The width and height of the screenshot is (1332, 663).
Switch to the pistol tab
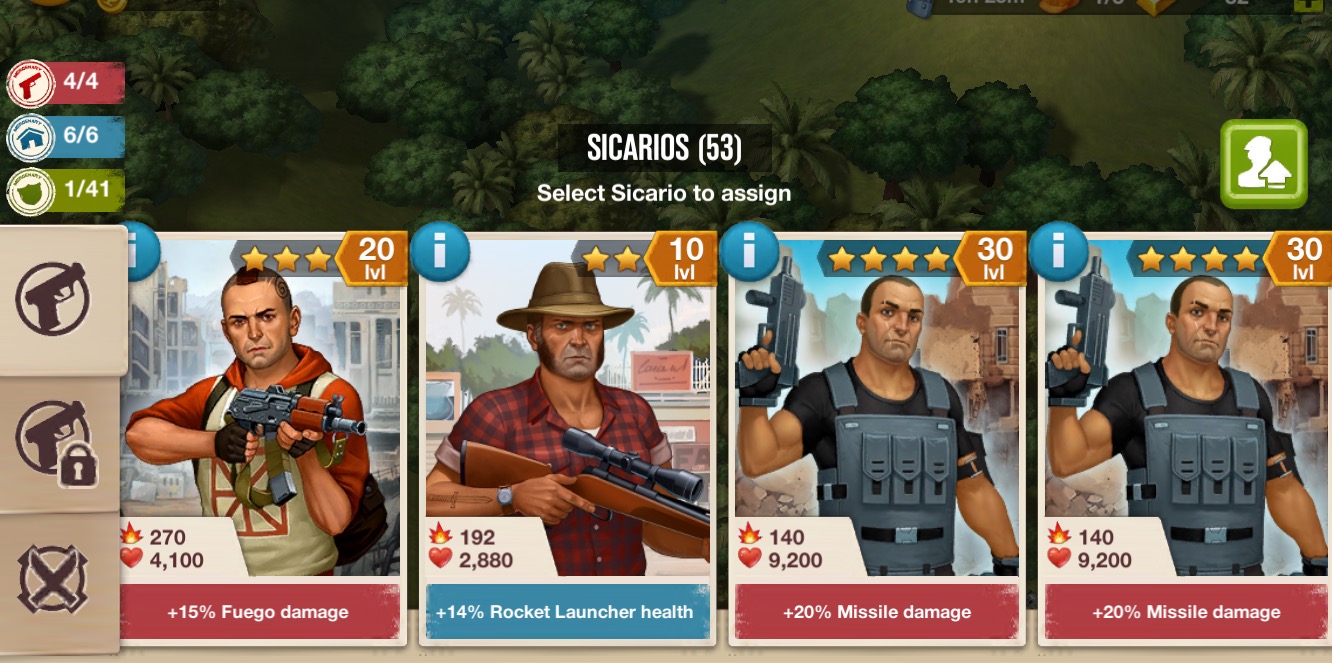[x=53, y=299]
